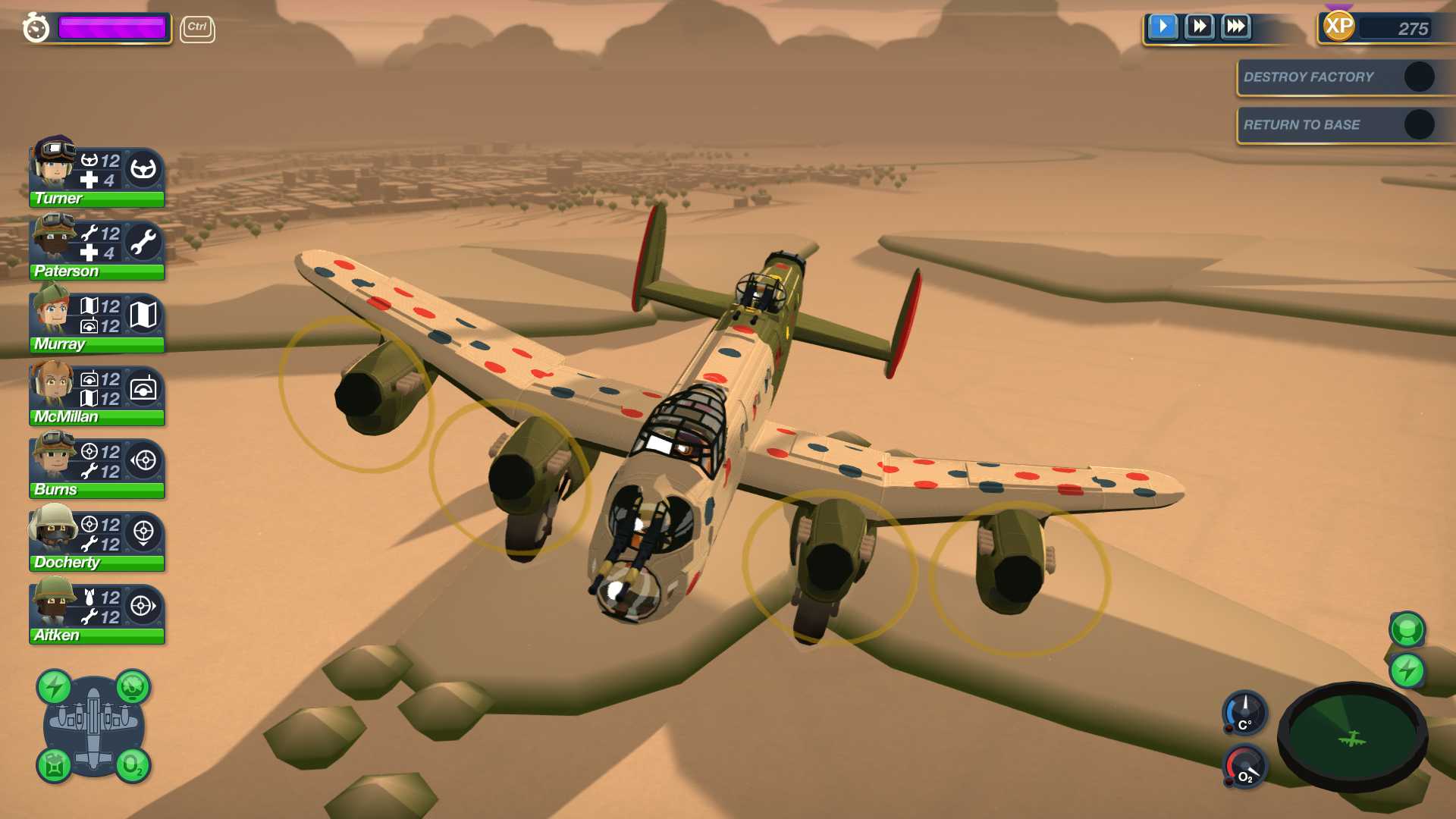Screen dimensions: 1456x819
Task: Select McMillan's radio operator ability icon
Action: [x=144, y=388]
